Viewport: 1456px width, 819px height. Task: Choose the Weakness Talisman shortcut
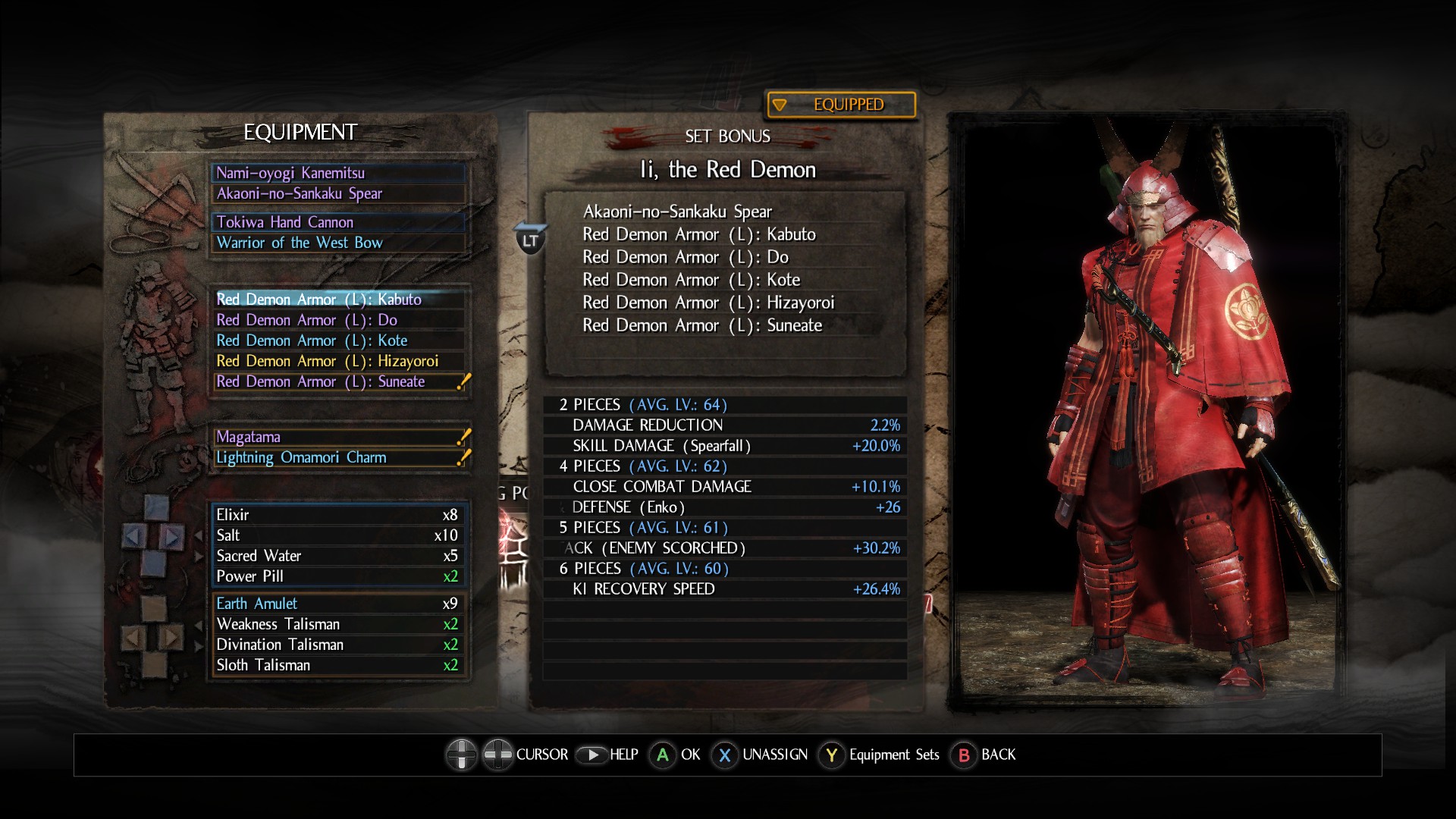click(x=338, y=624)
